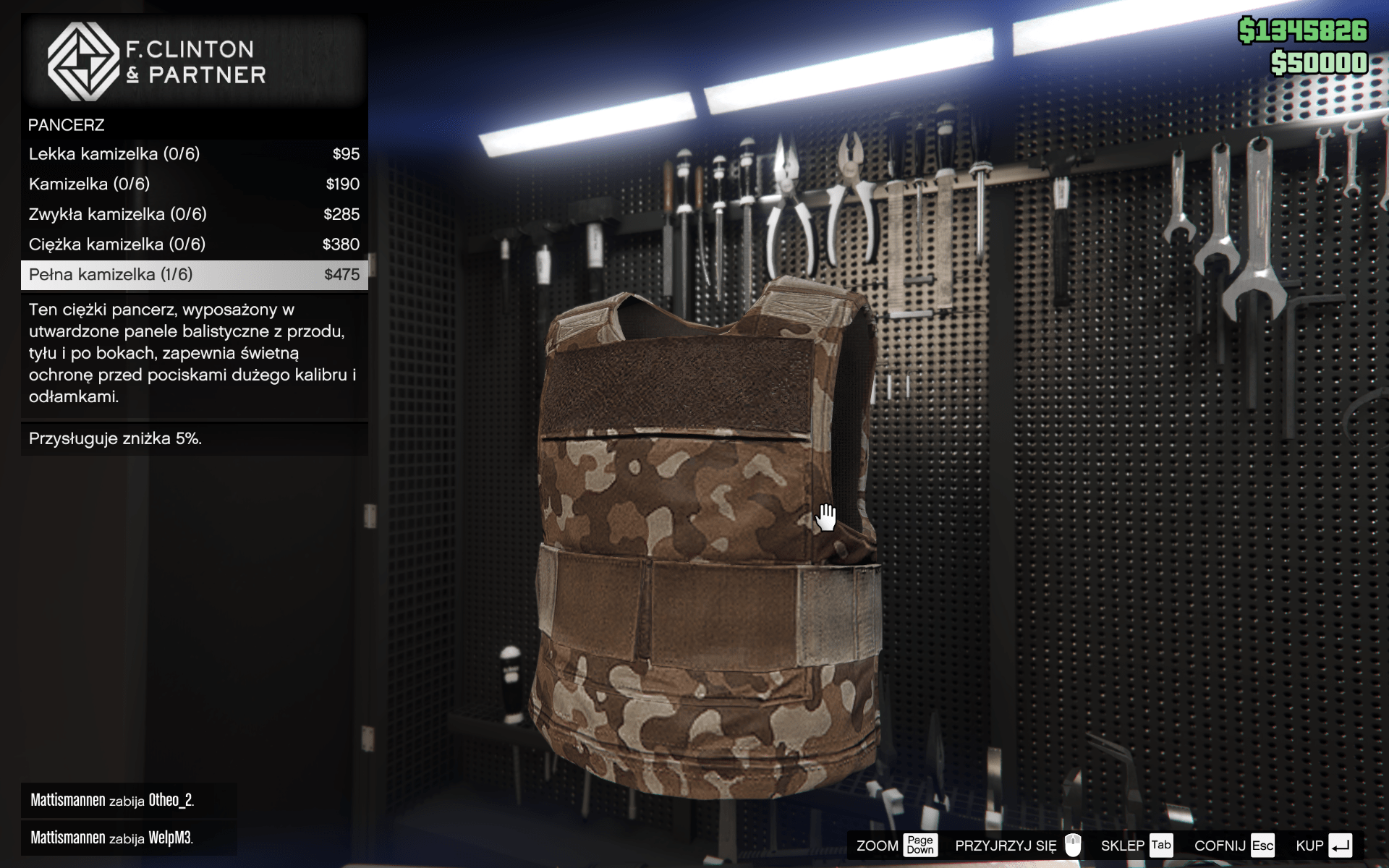Open the PANCERZ category header
Screen dimensions: 1389x868
point(66,124)
